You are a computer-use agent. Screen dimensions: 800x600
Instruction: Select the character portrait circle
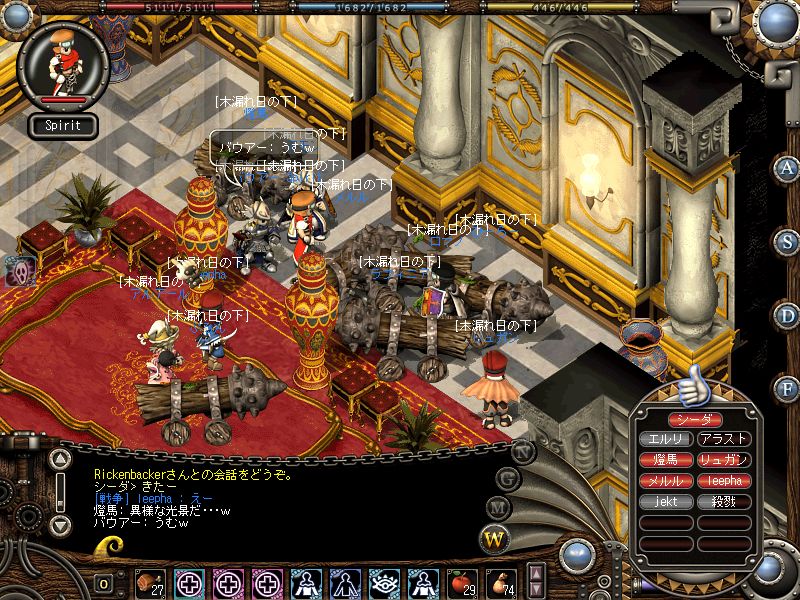63,63
